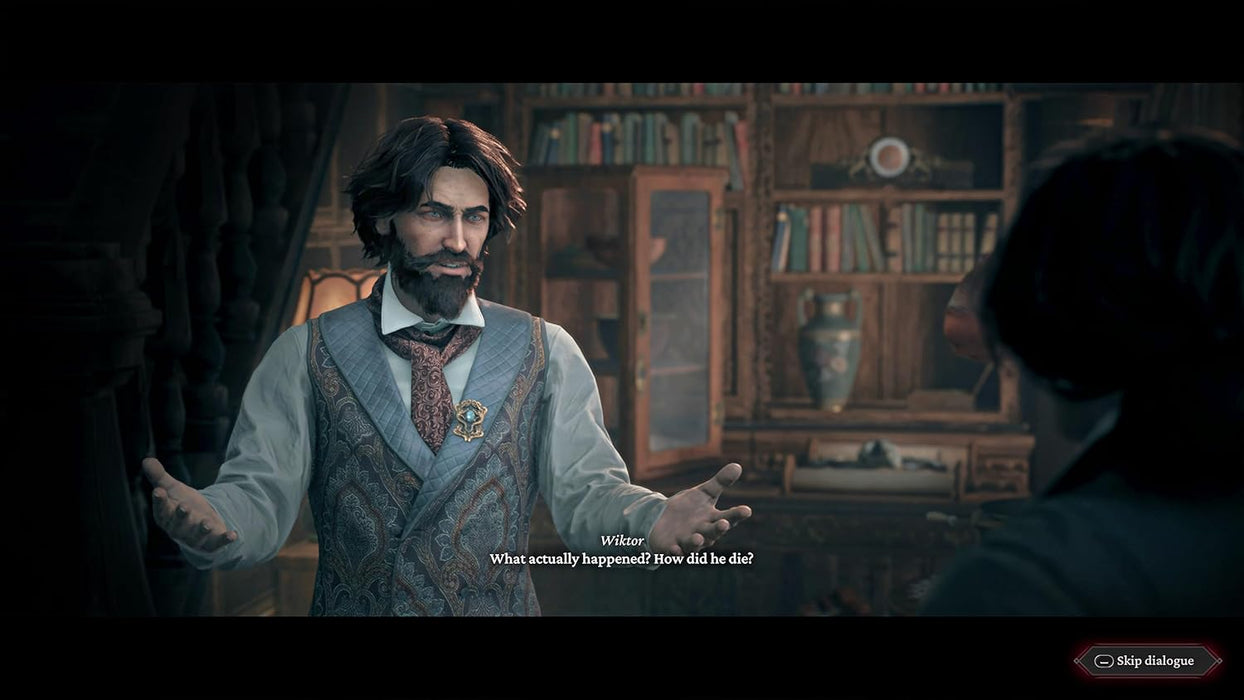Image resolution: width=1244 pixels, height=700 pixels.
Task: Skip dialogue with the Skip dialogue button
Action: coord(1147,661)
